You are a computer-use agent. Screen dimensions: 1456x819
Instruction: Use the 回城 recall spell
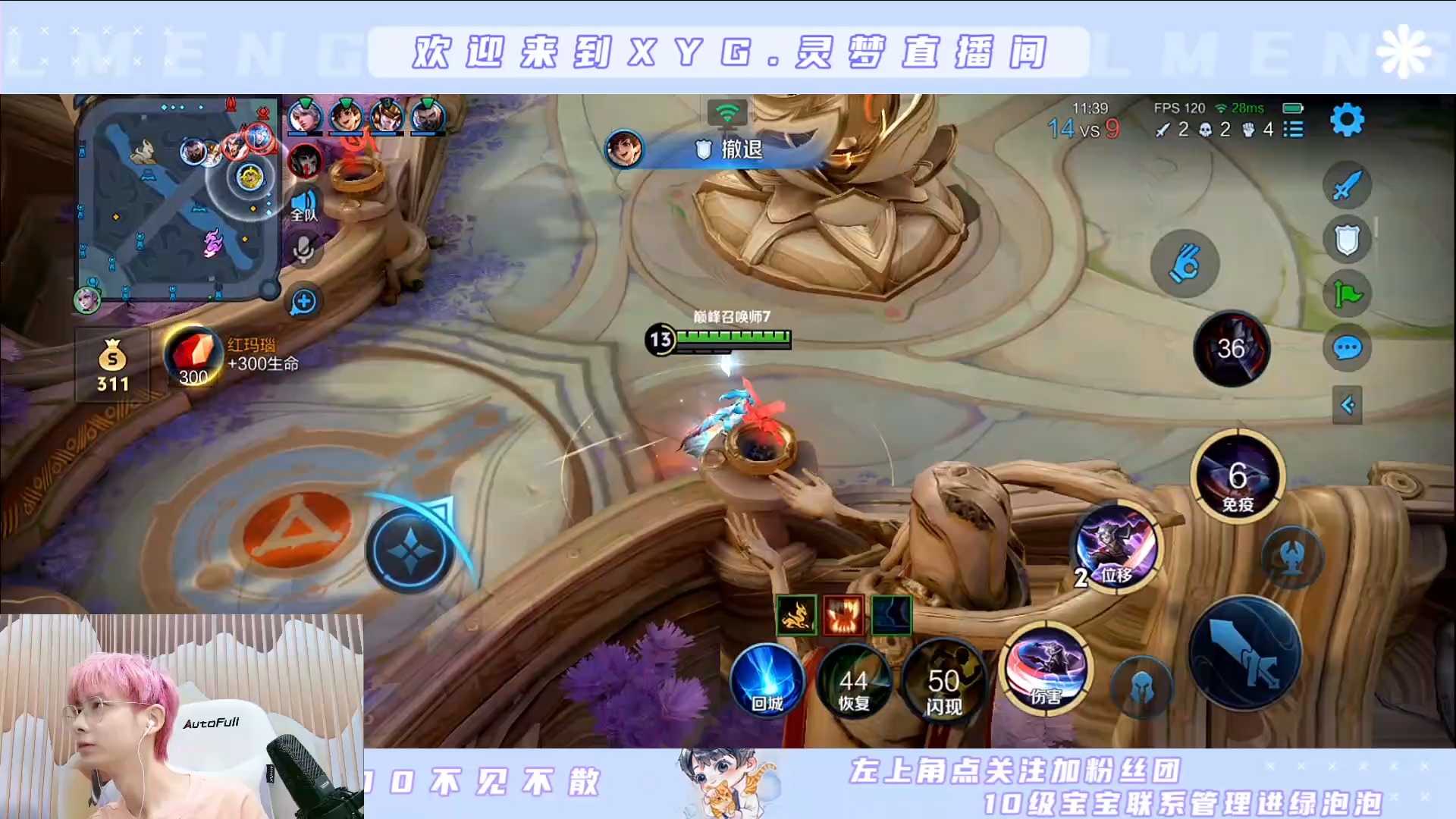(x=767, y=681)
